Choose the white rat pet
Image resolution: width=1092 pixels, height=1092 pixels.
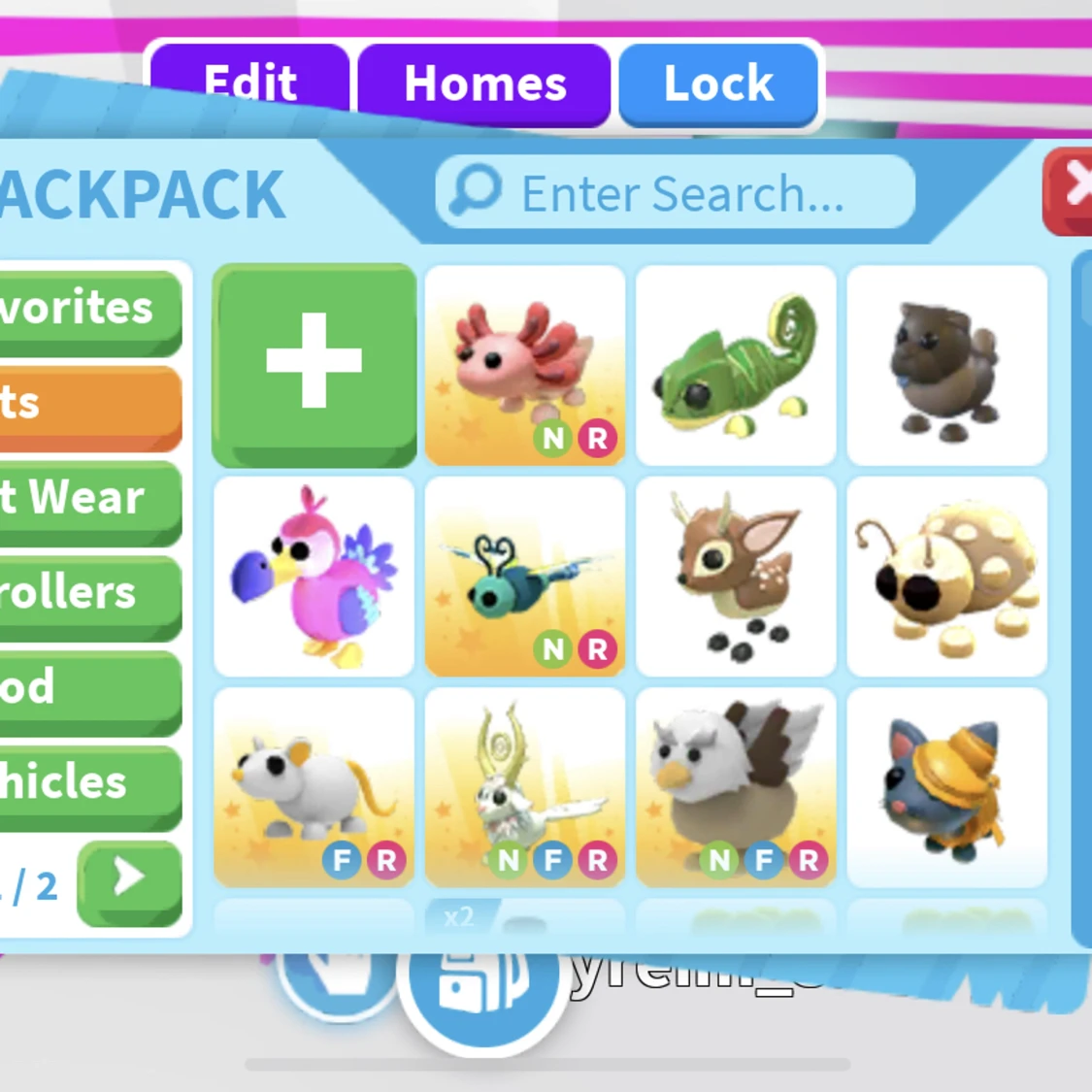coord(314,787)
